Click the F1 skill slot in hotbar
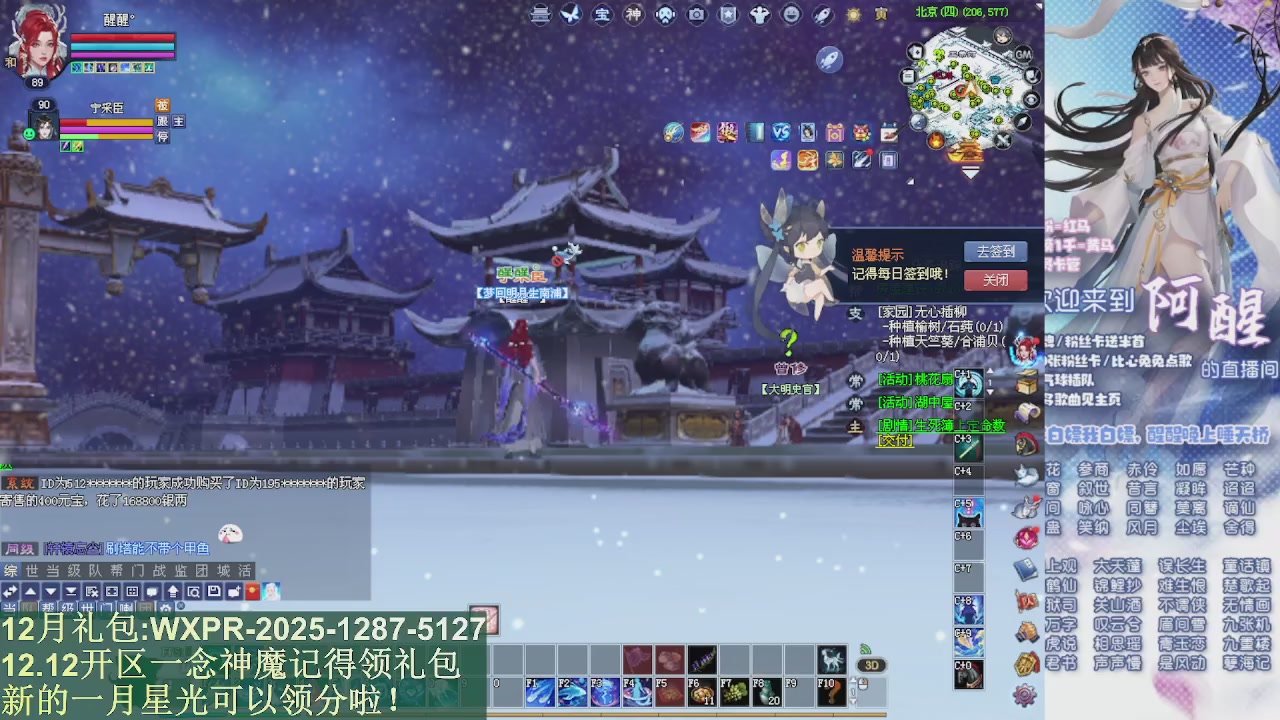1280x720 pixels. pos(538,690)
